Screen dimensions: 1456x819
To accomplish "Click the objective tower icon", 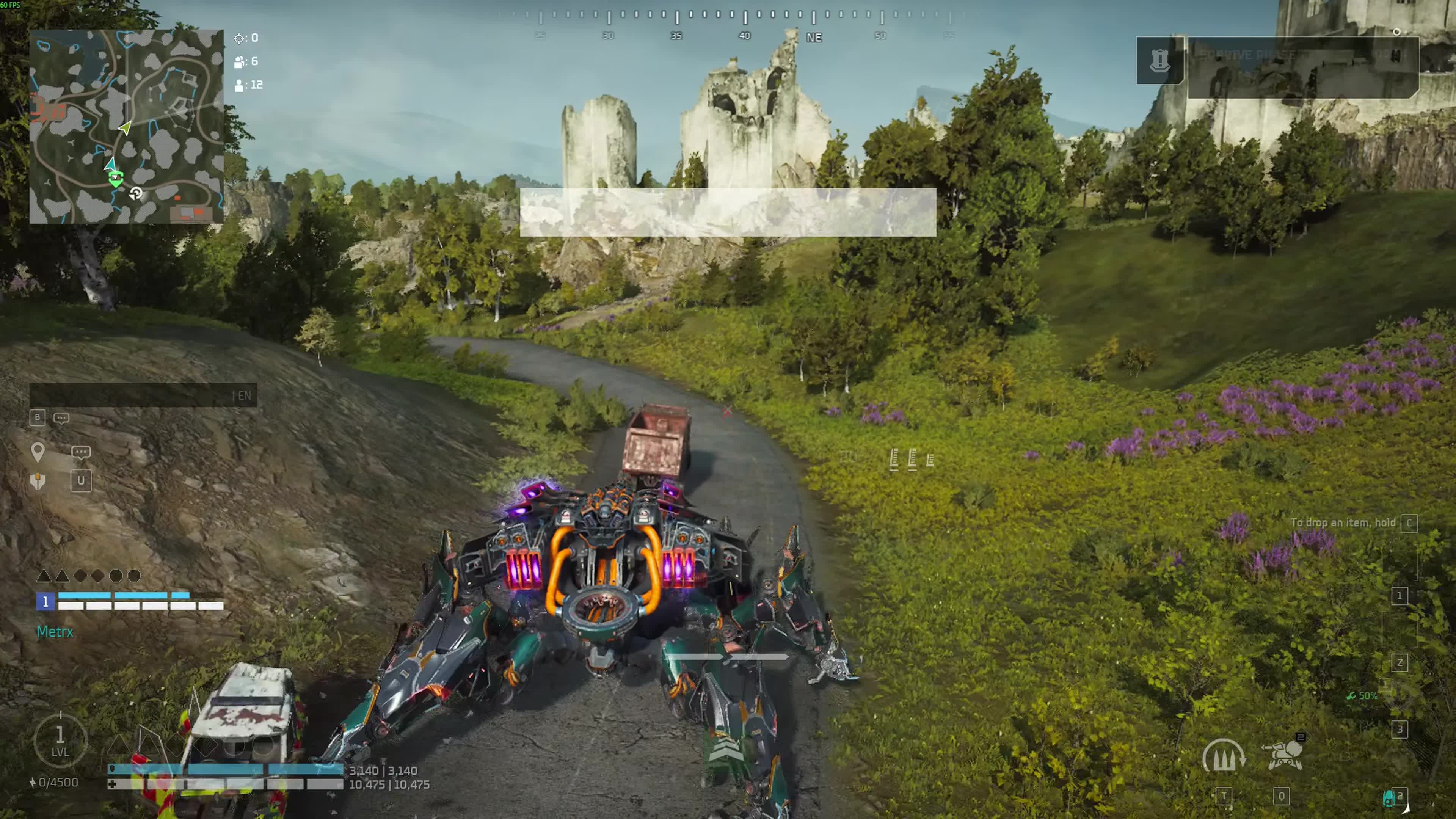I will pyautogui.click(x=1159, y=61).
